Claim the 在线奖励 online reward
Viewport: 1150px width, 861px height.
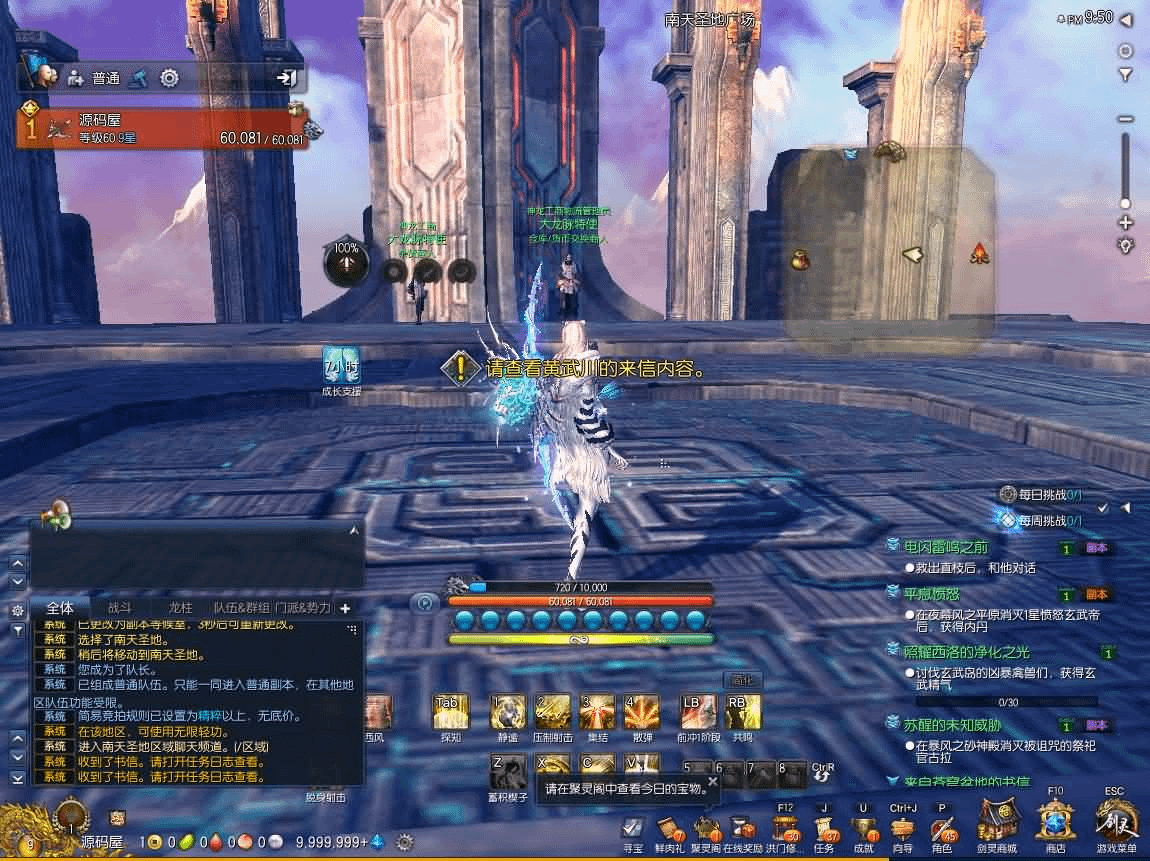(x=742, y=829)
